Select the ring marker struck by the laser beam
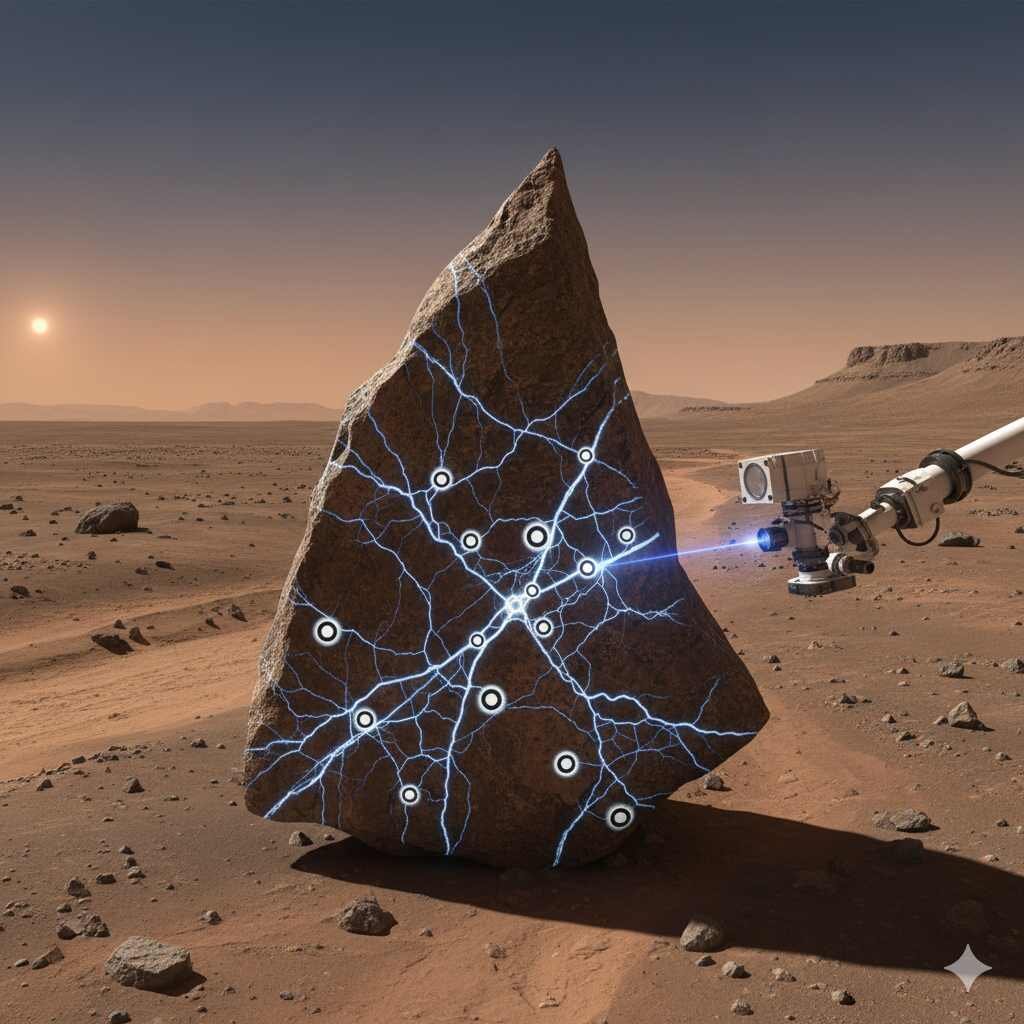Image resolution: width=1024 pixels, height=1024 pixels. (588, 568)
